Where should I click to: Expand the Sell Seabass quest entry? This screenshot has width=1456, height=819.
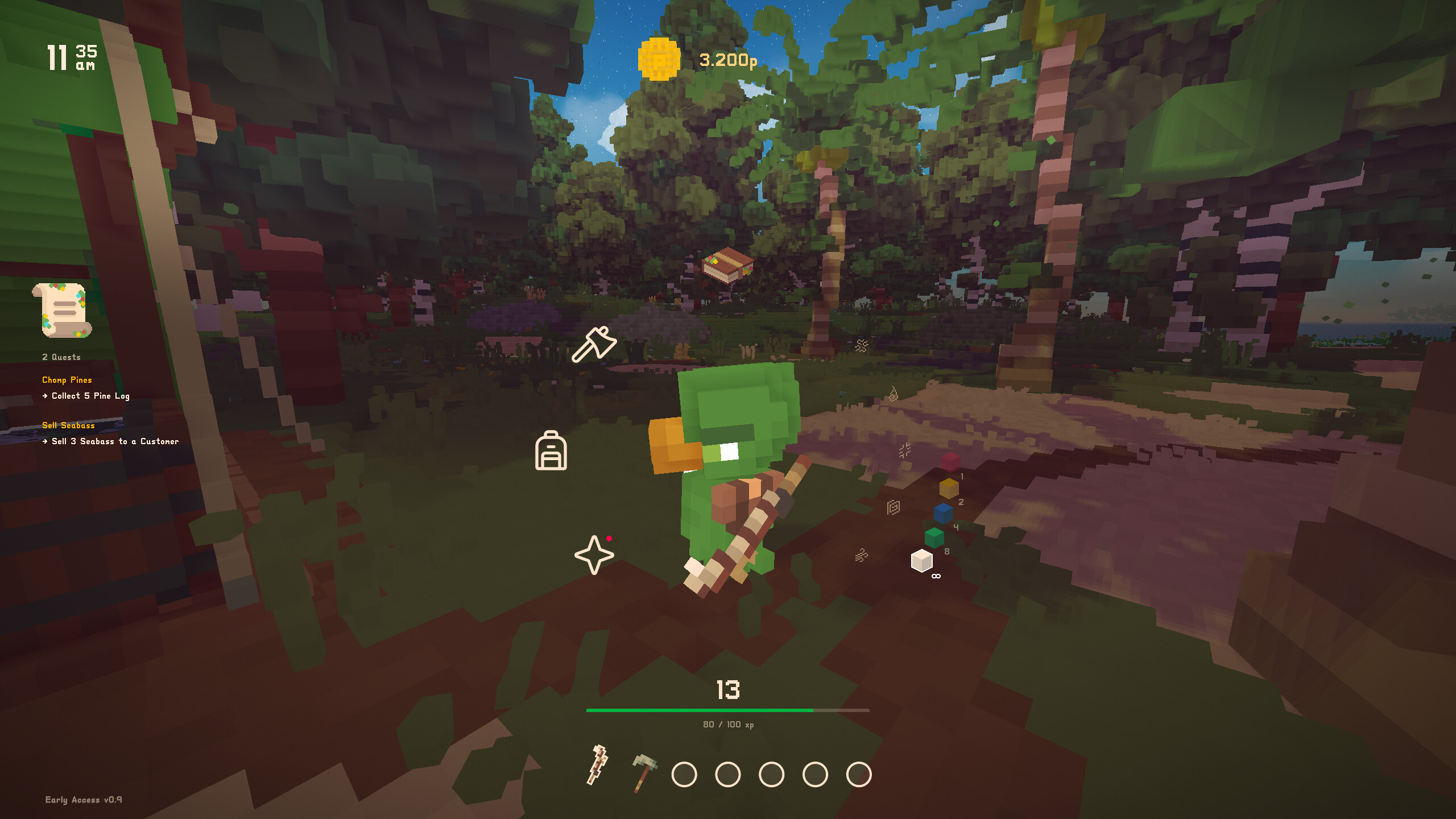point(68,425)
